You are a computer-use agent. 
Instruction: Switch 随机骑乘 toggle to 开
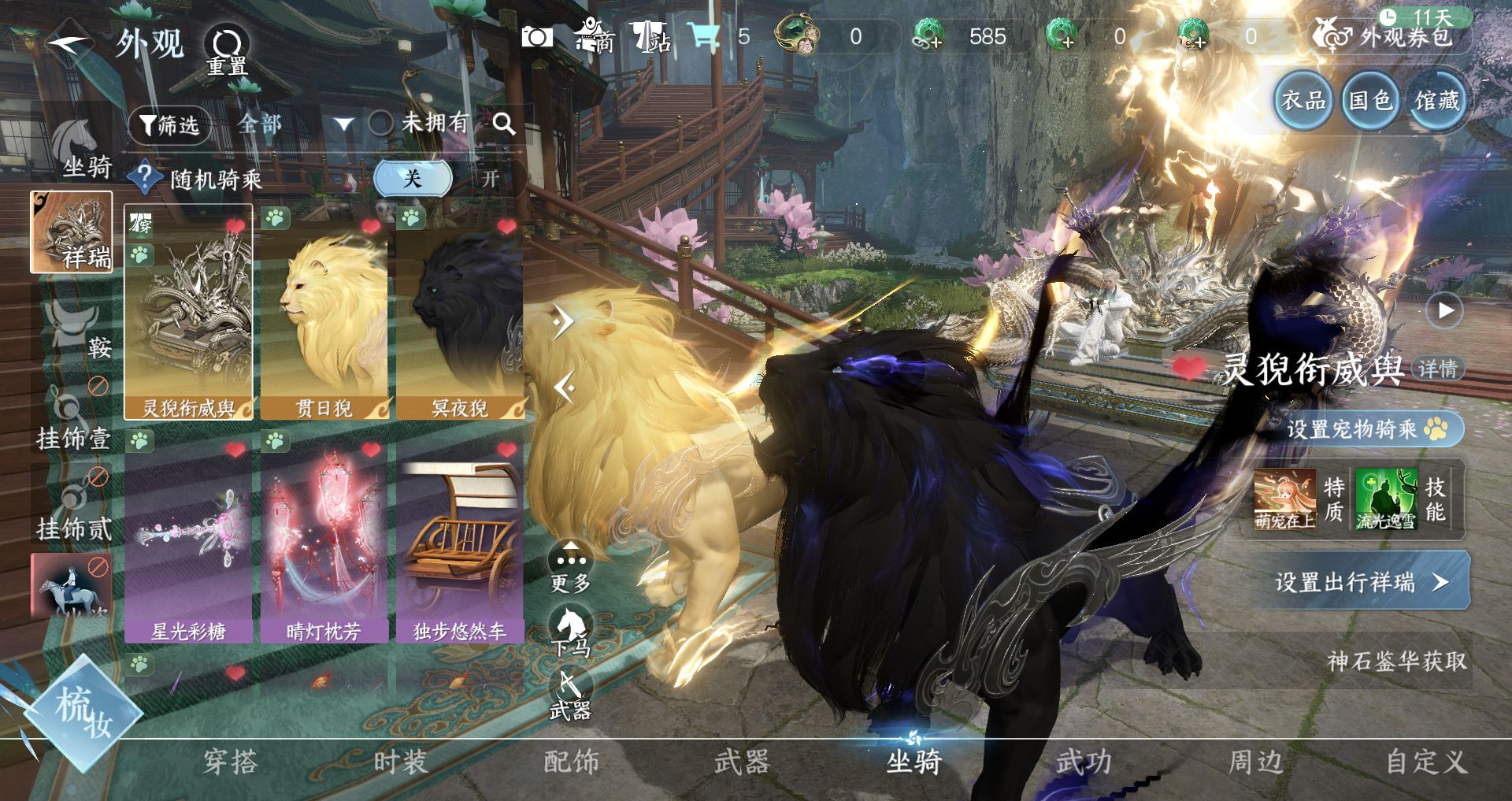point(490,179)
